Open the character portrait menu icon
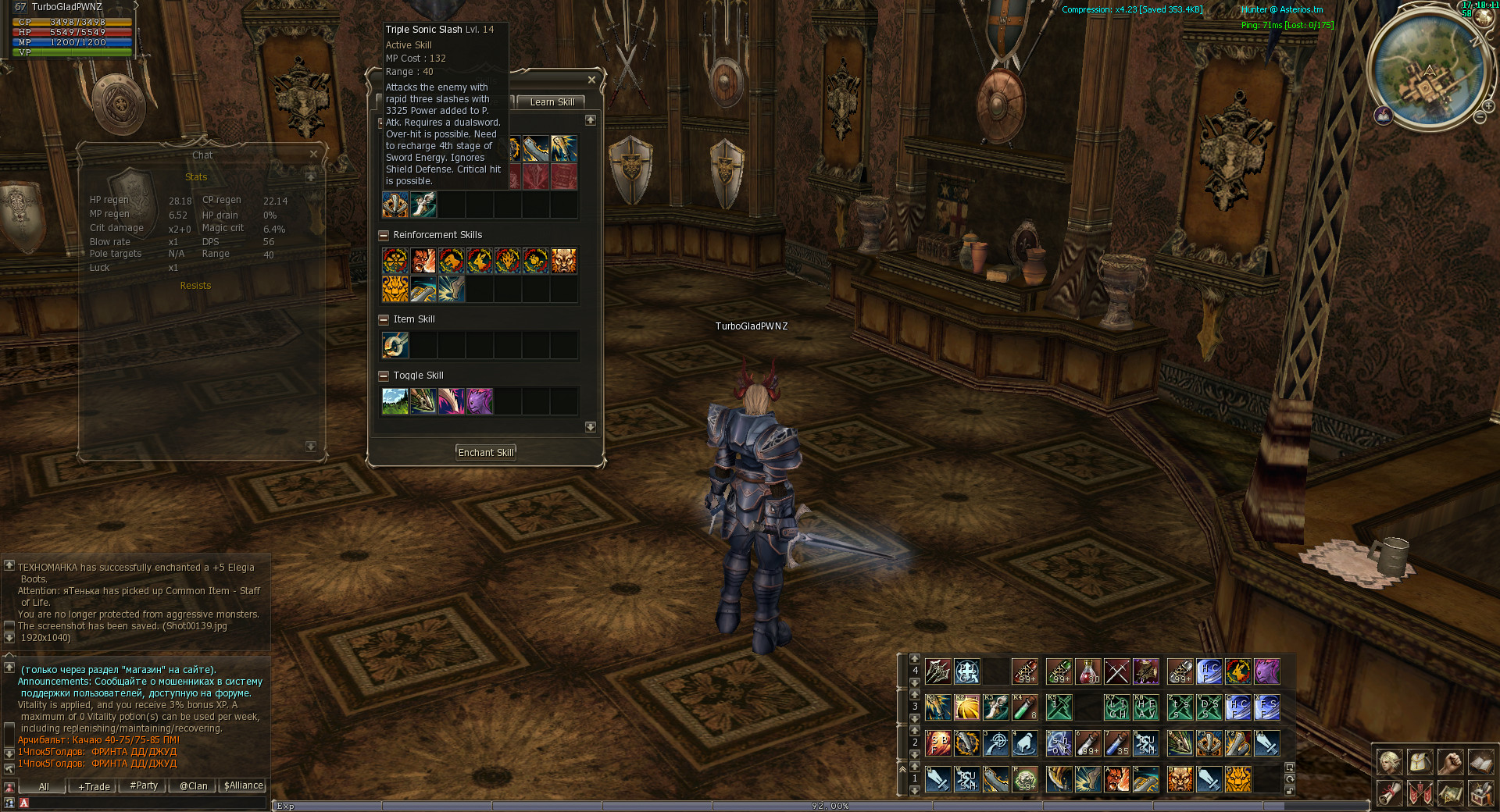1500x812 pixels. pos(1390,762)
